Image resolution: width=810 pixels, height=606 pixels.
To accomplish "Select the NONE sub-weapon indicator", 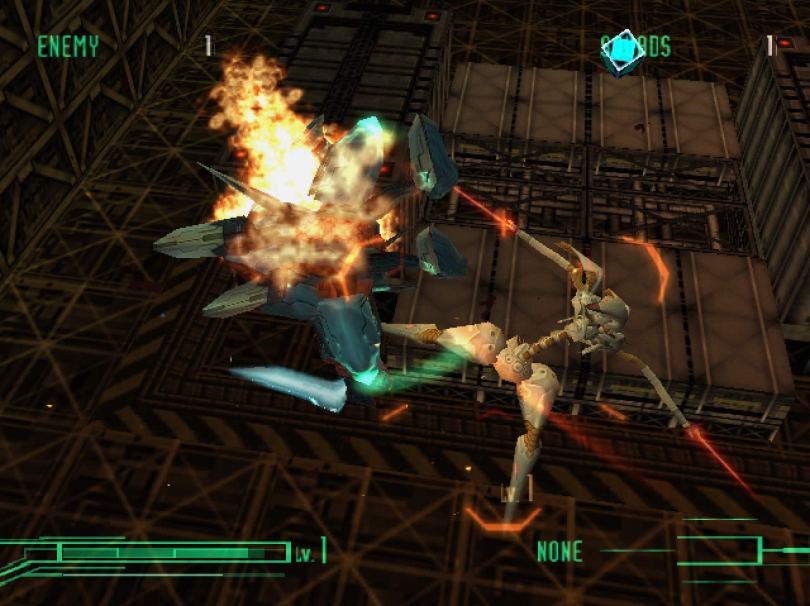I will pos(560,551).
